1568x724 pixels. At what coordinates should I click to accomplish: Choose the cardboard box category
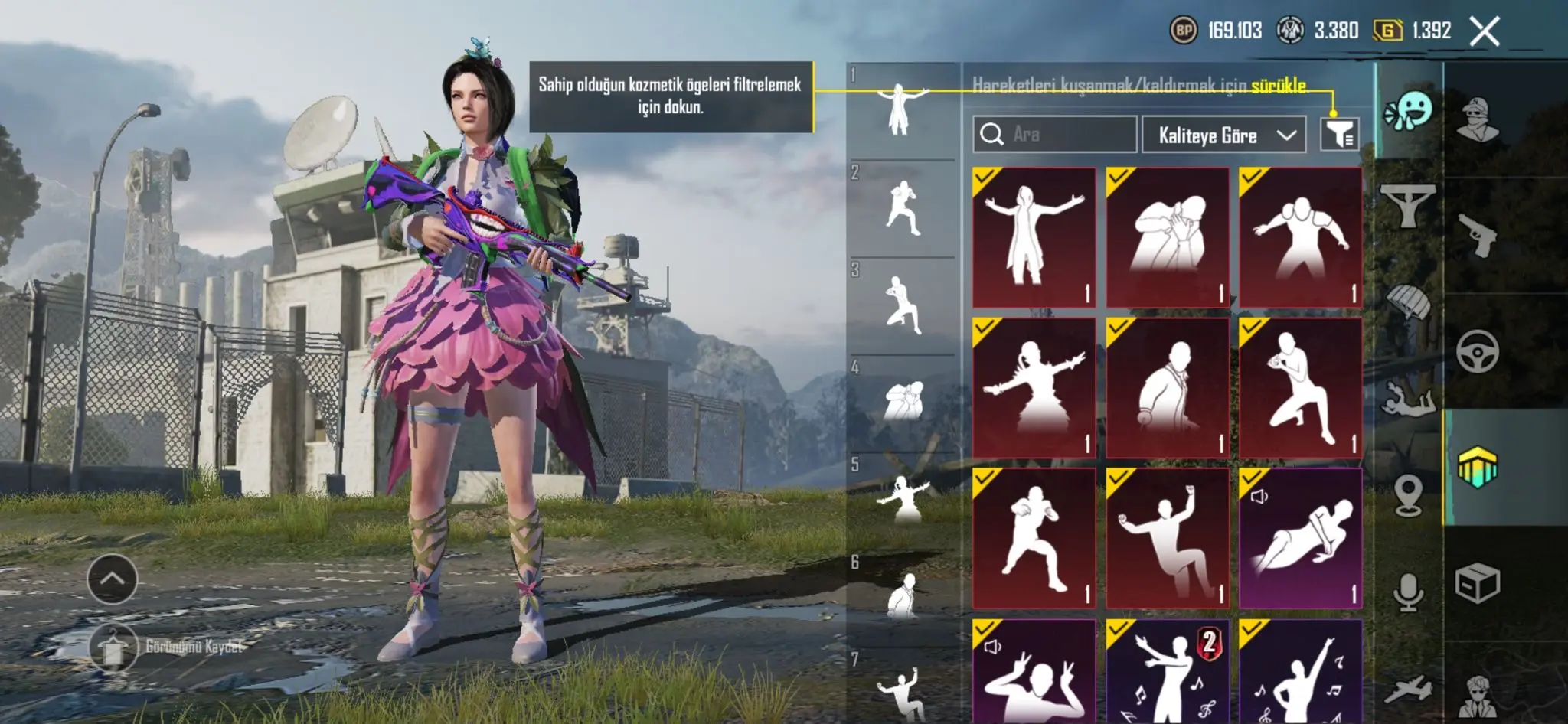[1478, 583]
